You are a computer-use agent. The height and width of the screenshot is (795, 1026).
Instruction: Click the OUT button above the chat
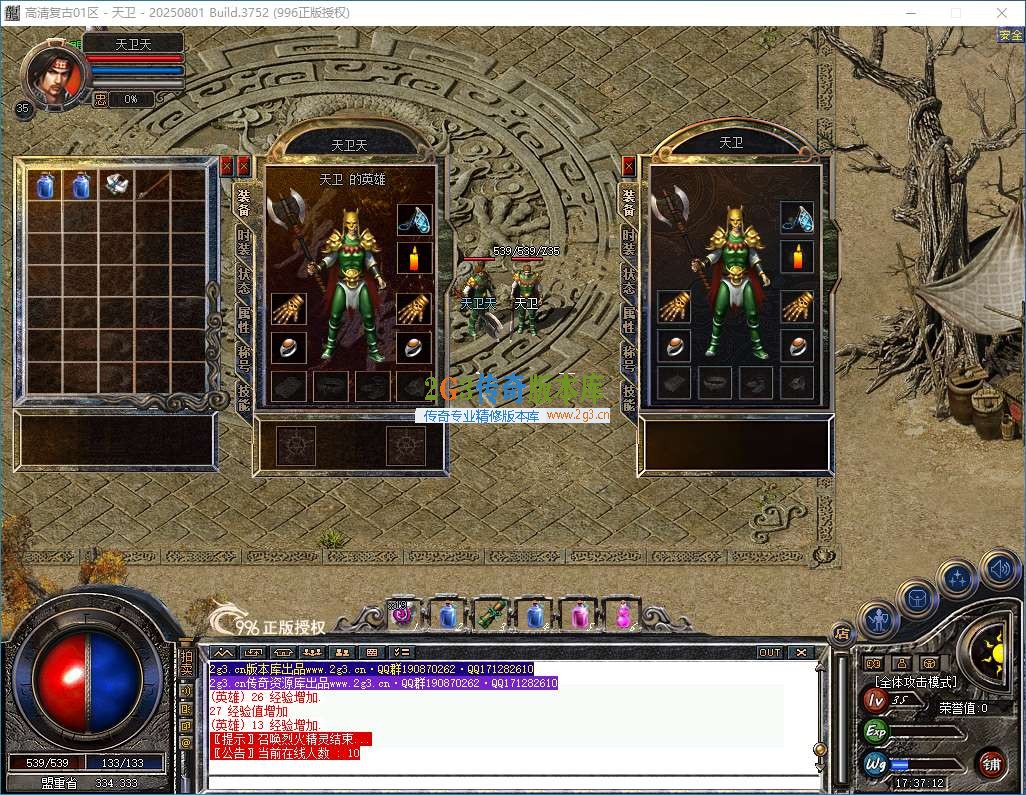769,652
